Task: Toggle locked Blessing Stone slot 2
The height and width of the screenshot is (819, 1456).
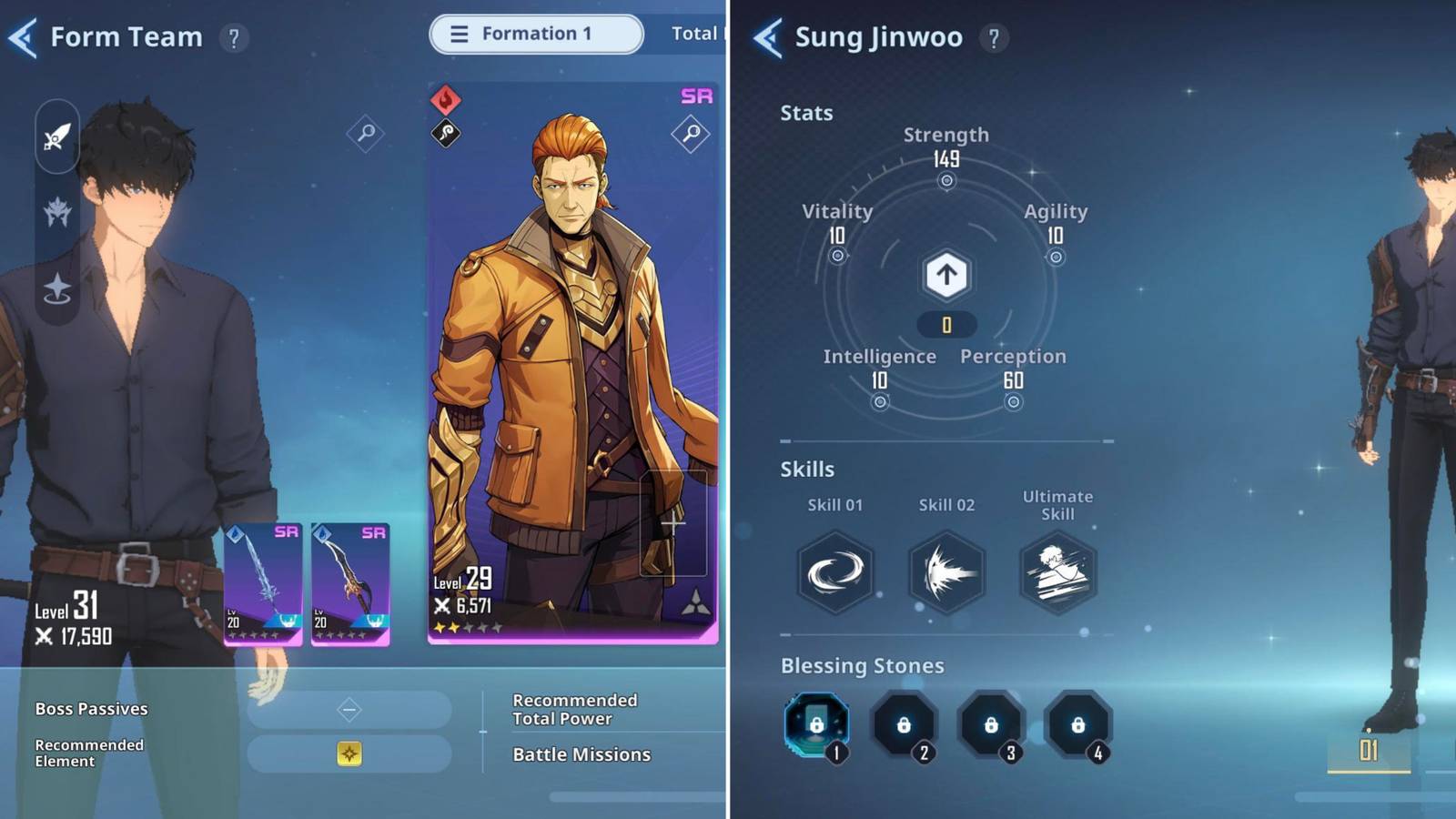Action: [x=904, y=723]
